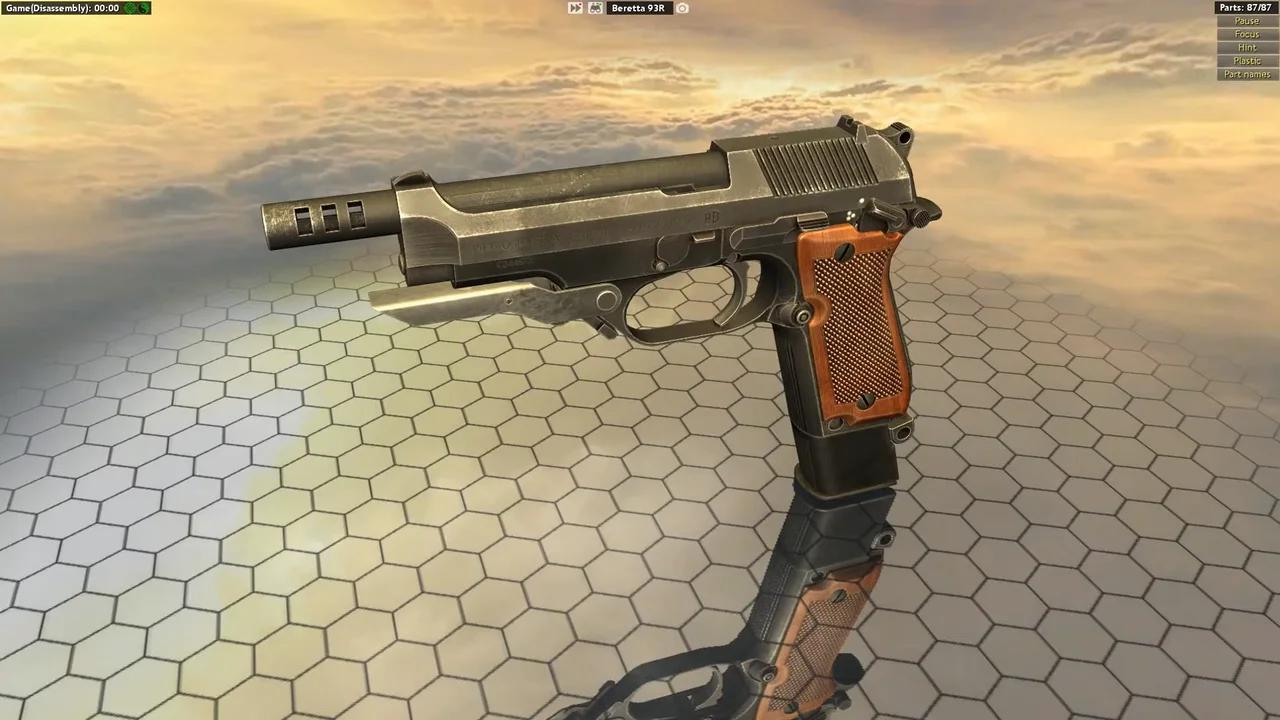The height and width of the screenshot is (720, 1280).
Task: Click the Parts: 87/87 counter
Action: click(1244, 7)
